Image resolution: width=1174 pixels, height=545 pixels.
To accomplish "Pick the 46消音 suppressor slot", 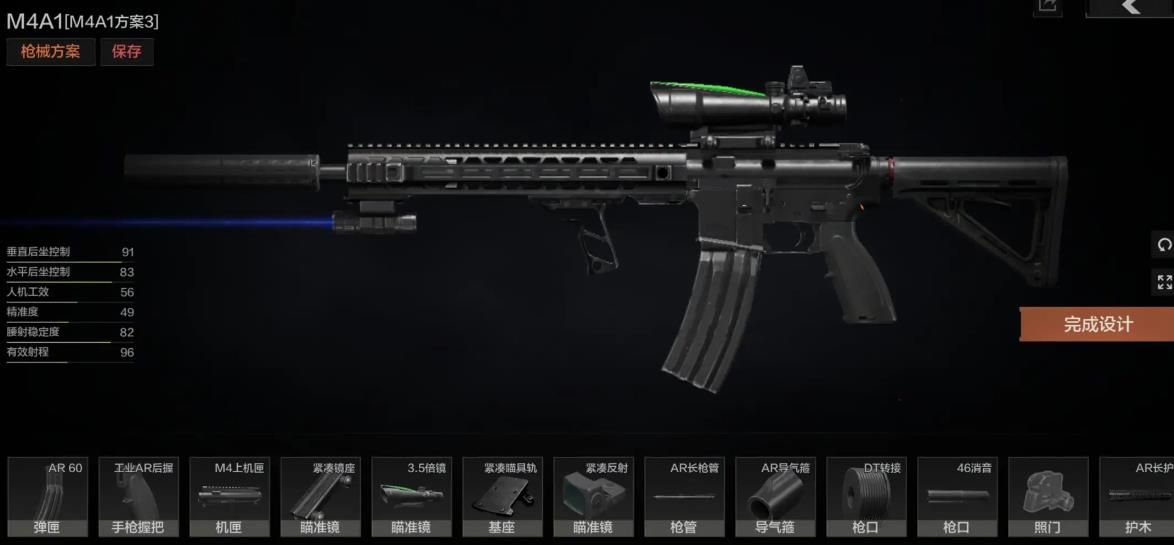I will pos(957,497).
